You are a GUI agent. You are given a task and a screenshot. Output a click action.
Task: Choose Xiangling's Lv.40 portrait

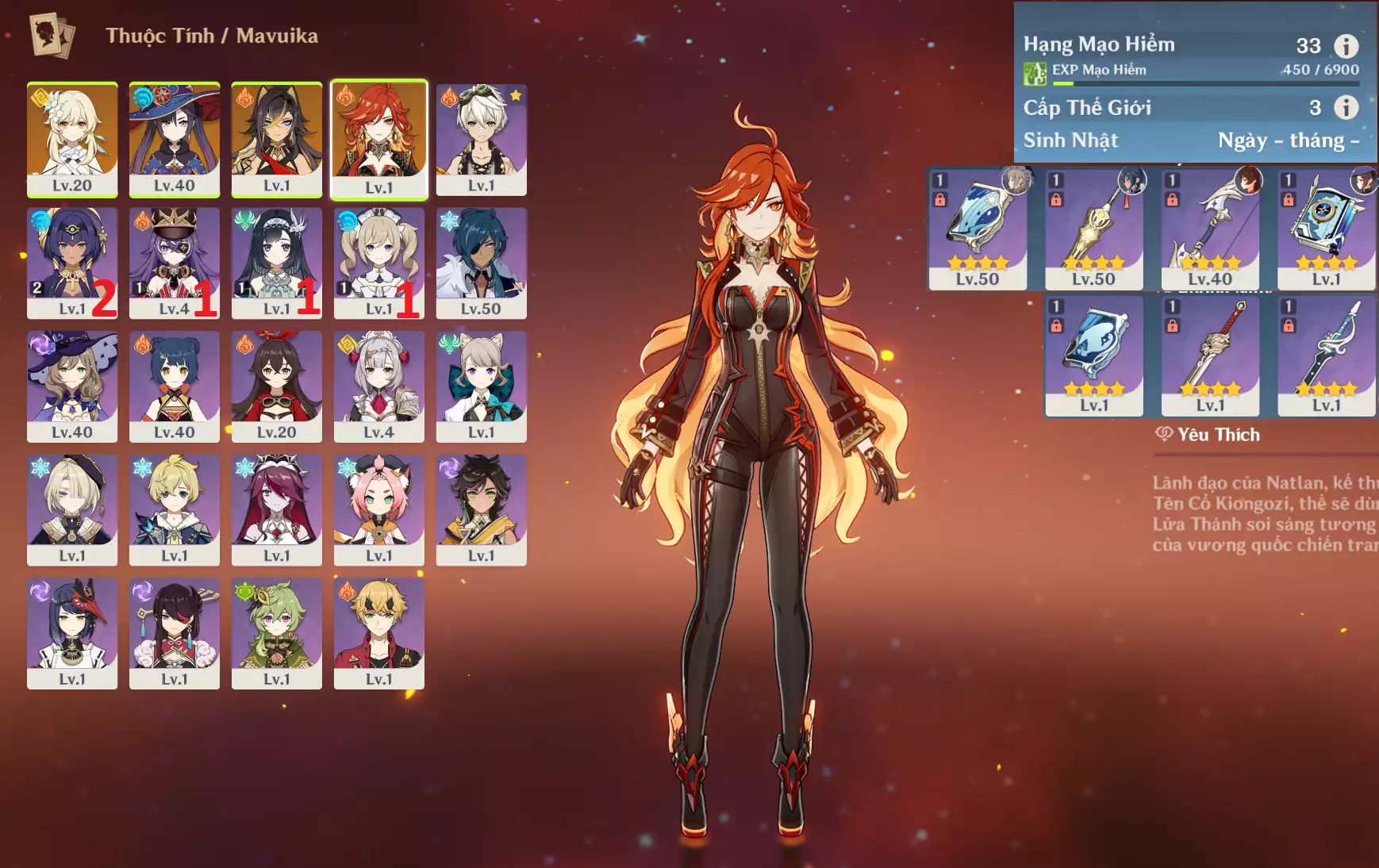tap(175, 386)
